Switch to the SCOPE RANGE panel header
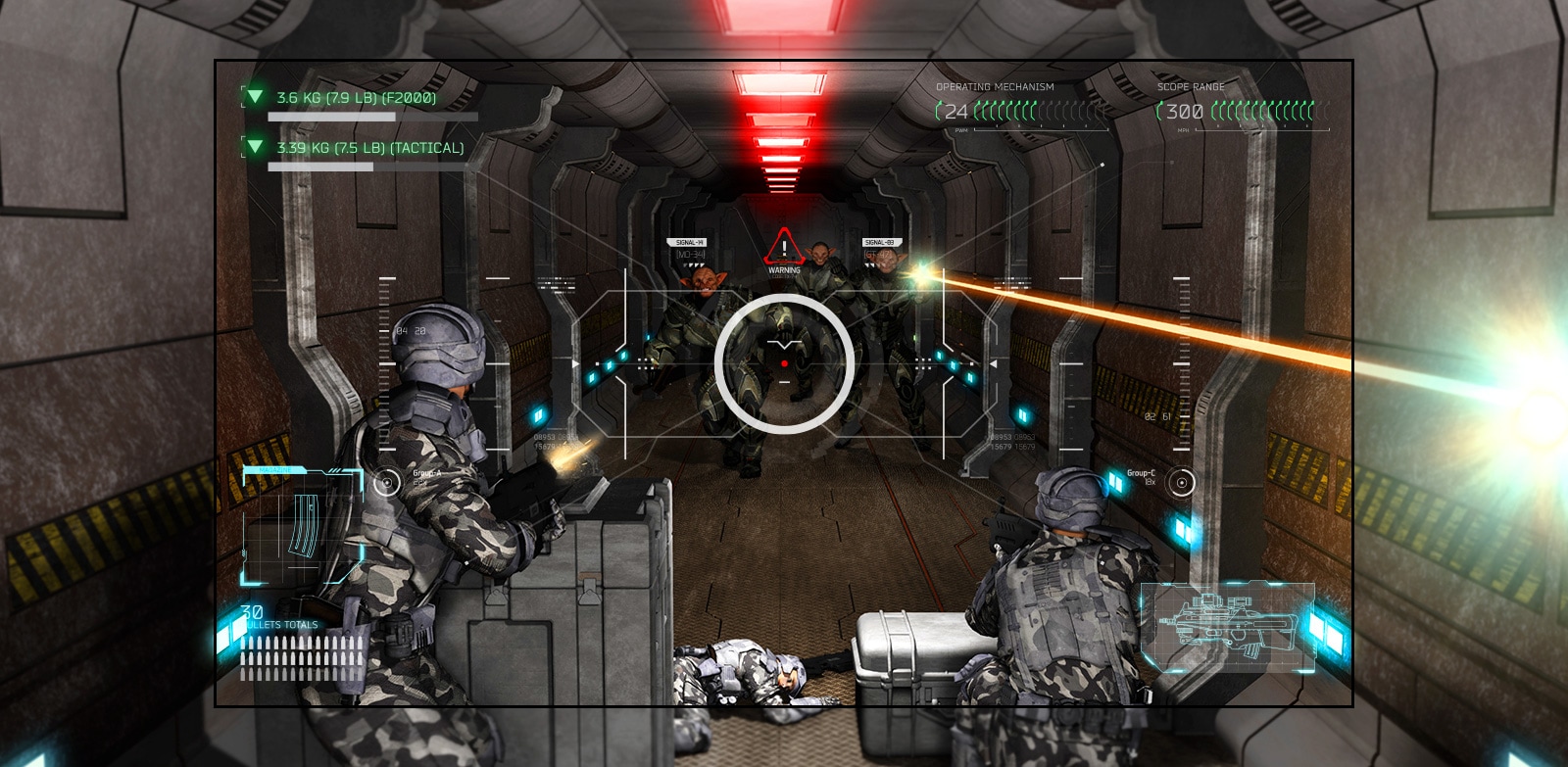1568x767 pixels. [x=1192, y=86]
